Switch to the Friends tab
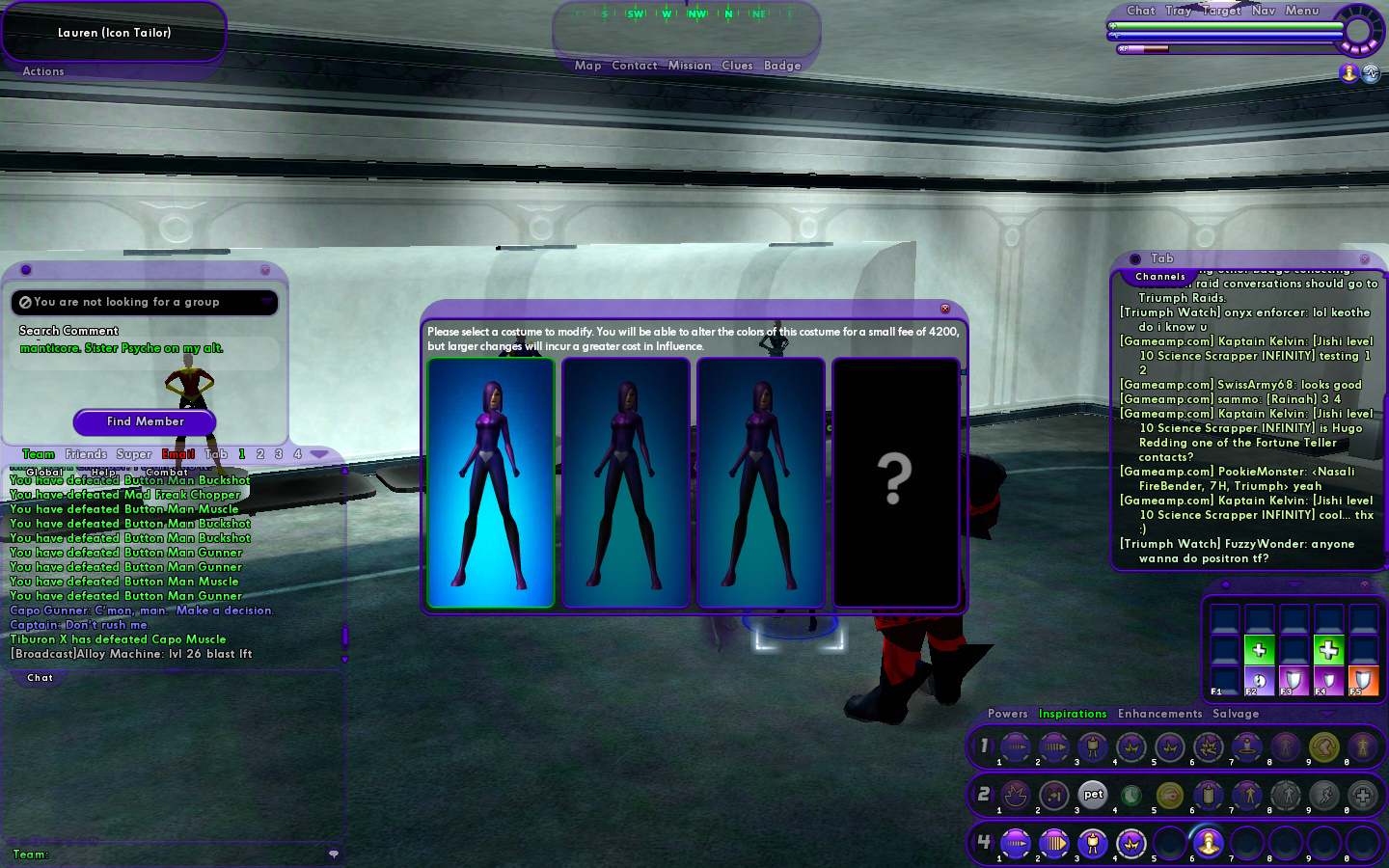Viewport: 1389px width, 868px height. tap(86, 454)
